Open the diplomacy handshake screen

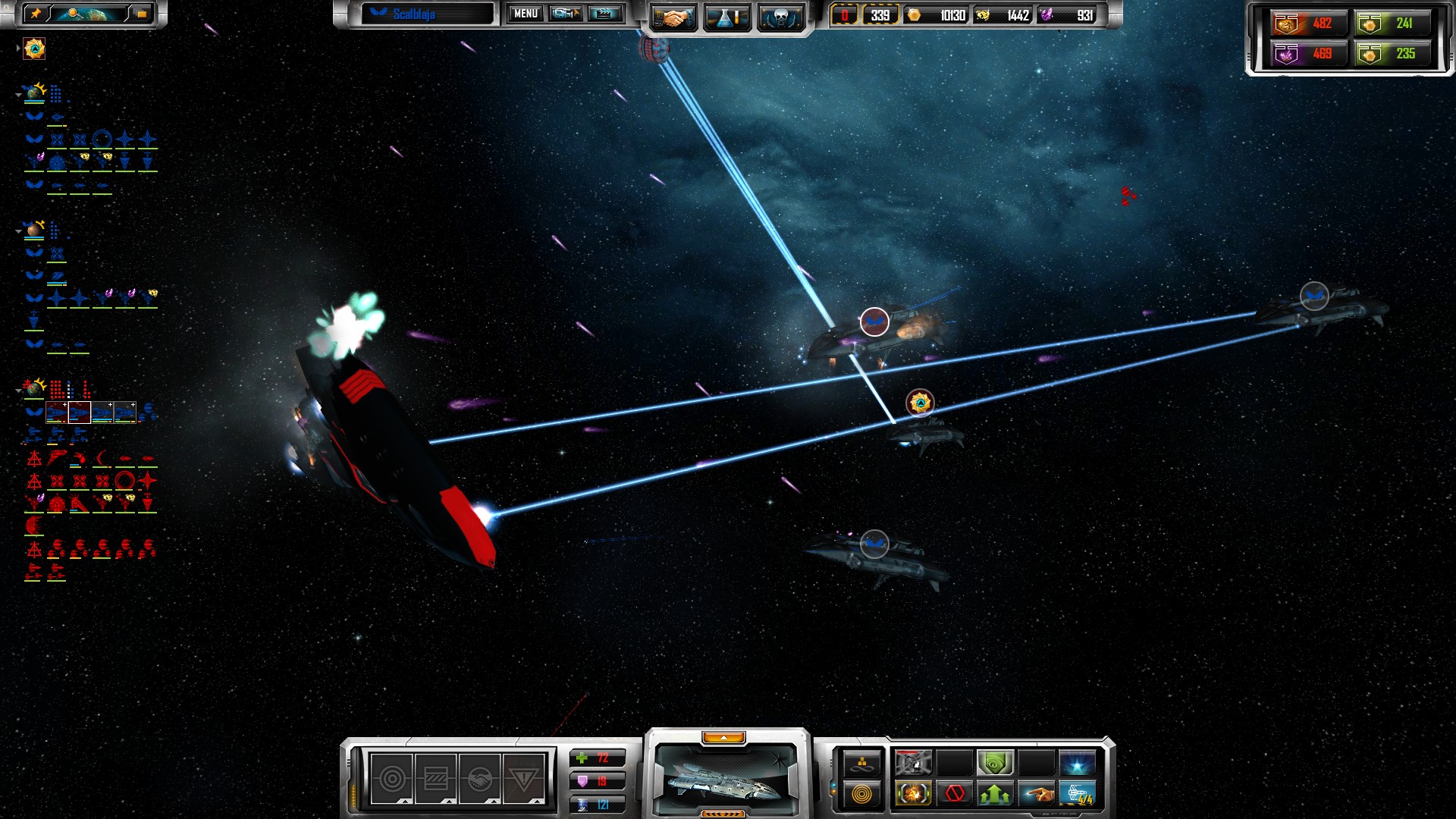click(672, 17)
